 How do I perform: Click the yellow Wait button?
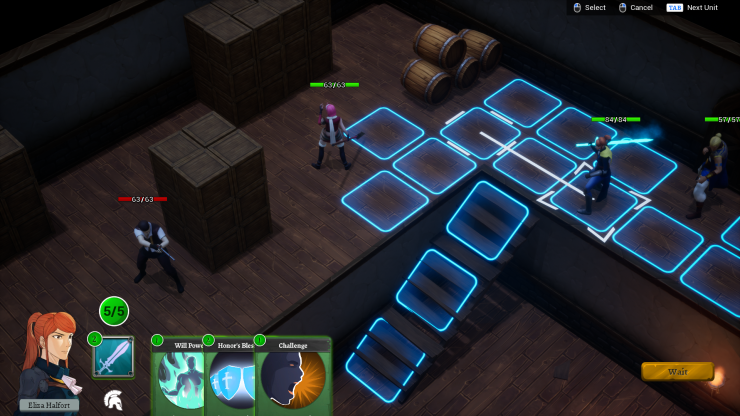676,371
